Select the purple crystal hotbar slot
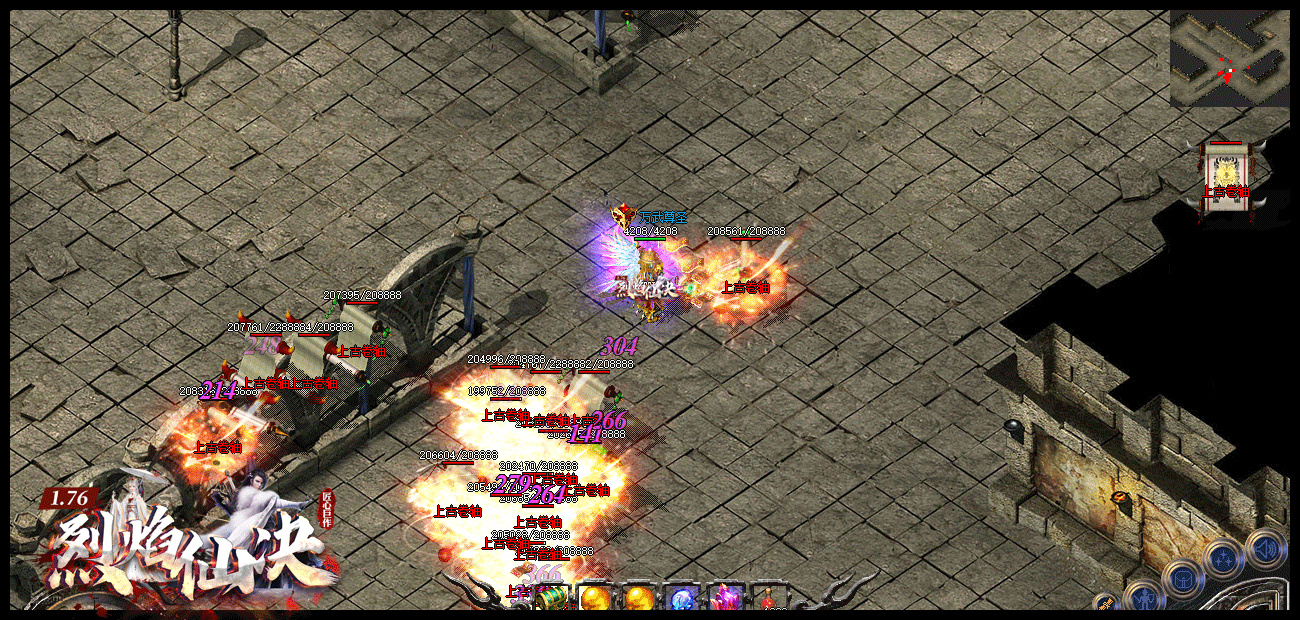Image resolution: width=1300 pixels, height=620 pixels. coord(725,598)
